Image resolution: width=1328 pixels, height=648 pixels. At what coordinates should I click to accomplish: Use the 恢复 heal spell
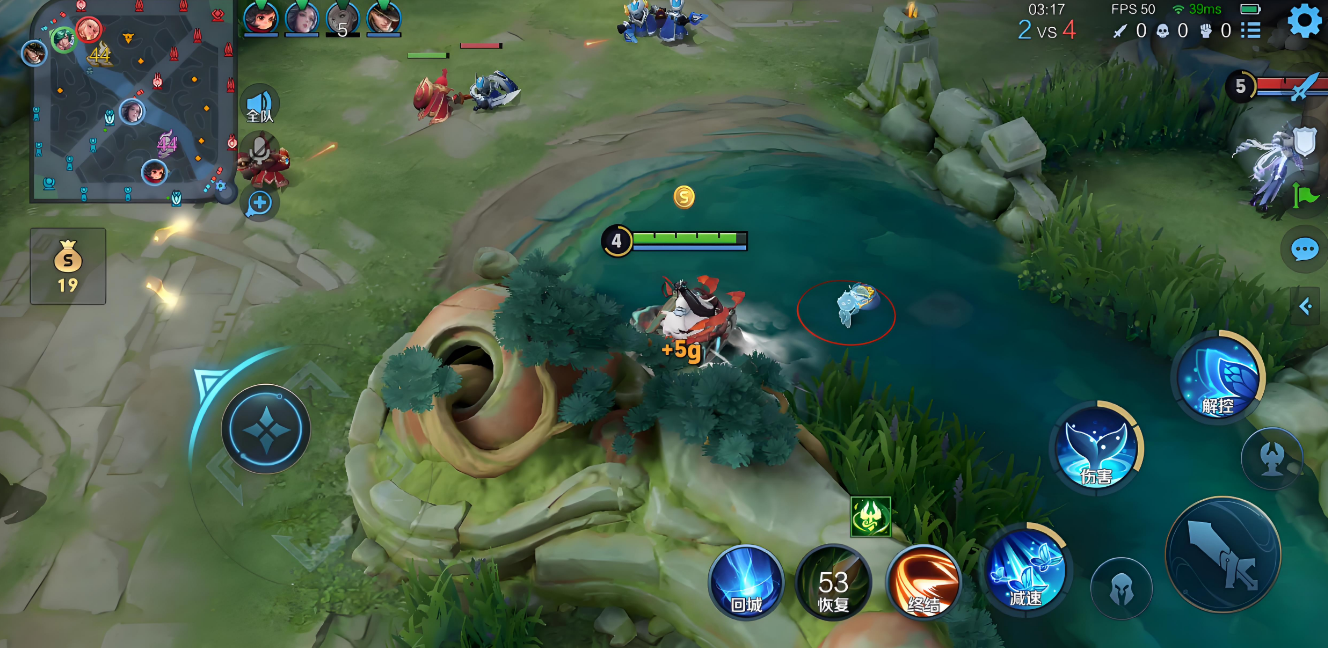pos(833,583)
